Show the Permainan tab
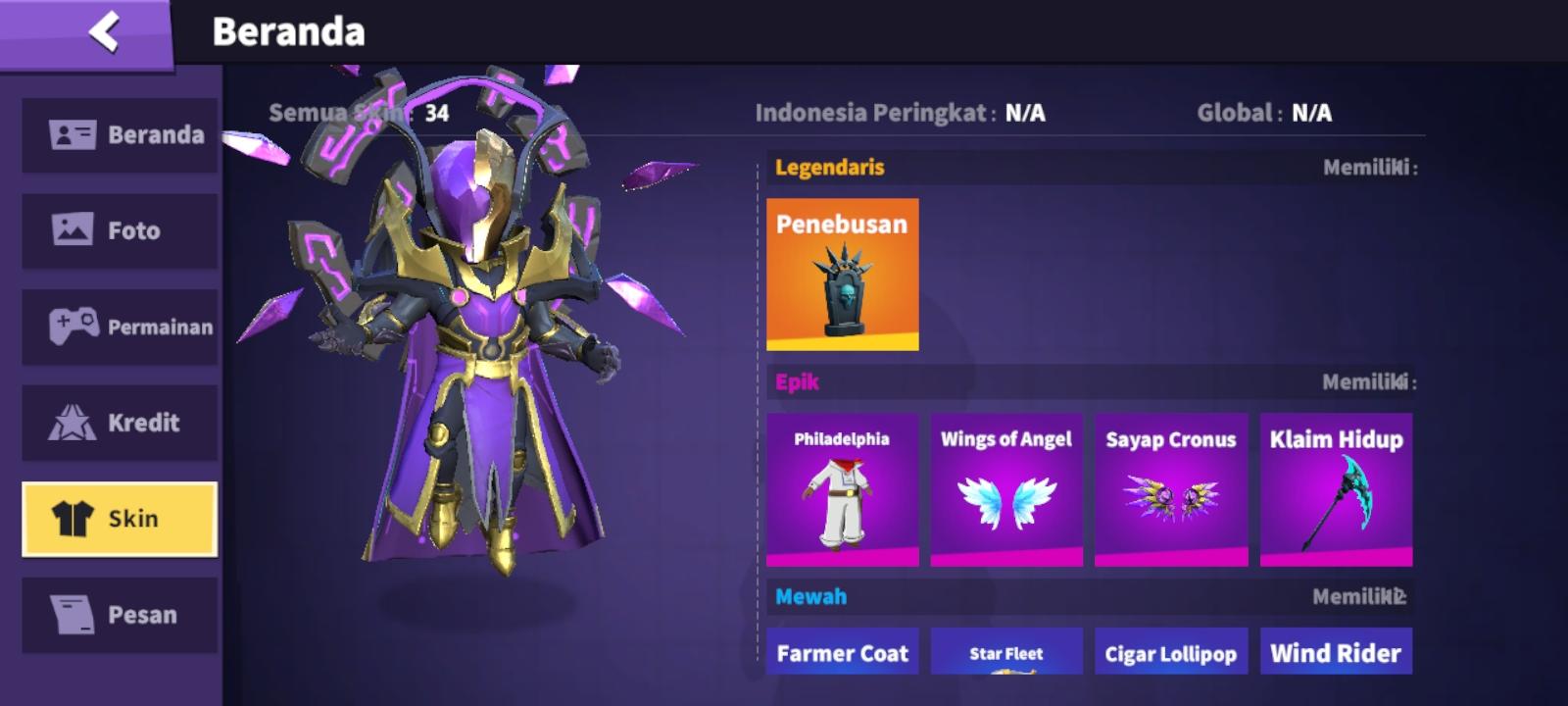This screenshot has height=706, width=1568. 120,327
